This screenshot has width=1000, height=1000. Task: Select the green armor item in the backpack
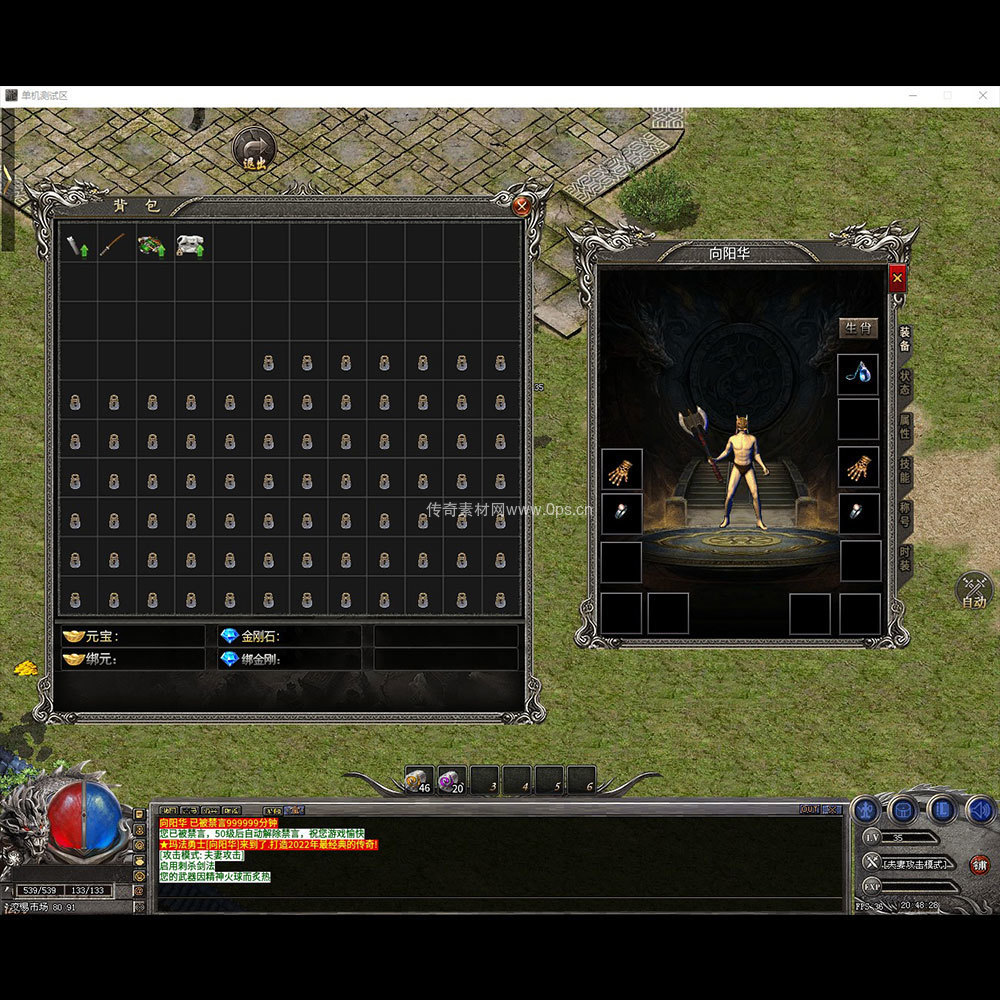pyautogui.click(x=153, y=244)
